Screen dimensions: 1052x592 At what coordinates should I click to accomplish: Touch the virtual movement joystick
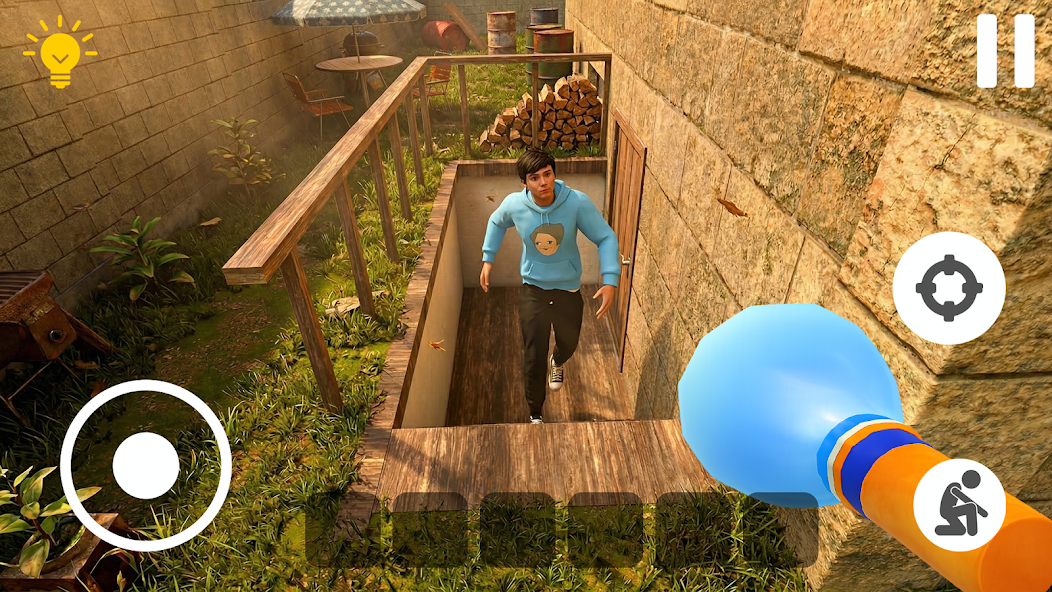coord(146,465)
